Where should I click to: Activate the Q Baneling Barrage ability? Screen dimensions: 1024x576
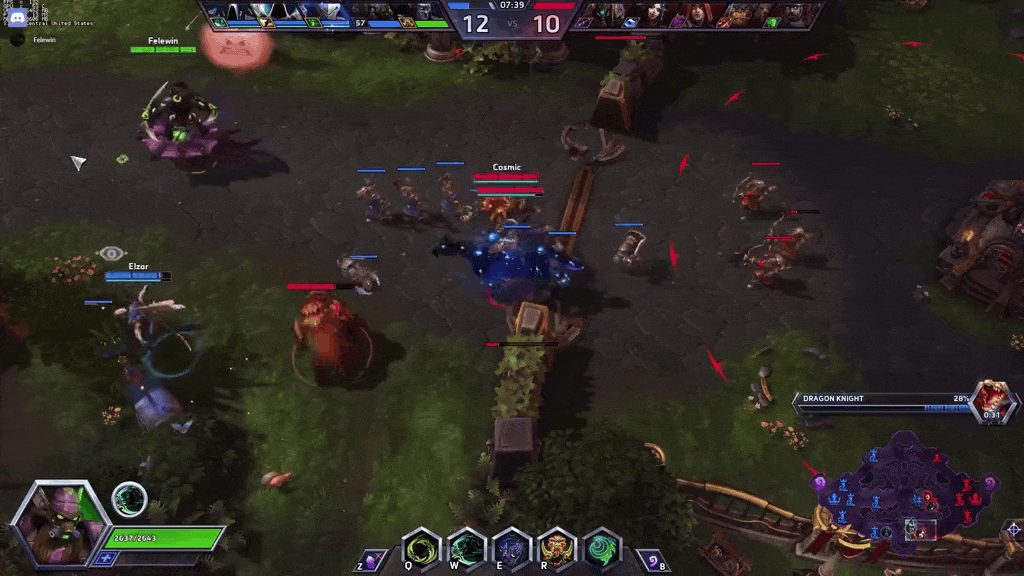pyautogui.click(x=421, y=549)
